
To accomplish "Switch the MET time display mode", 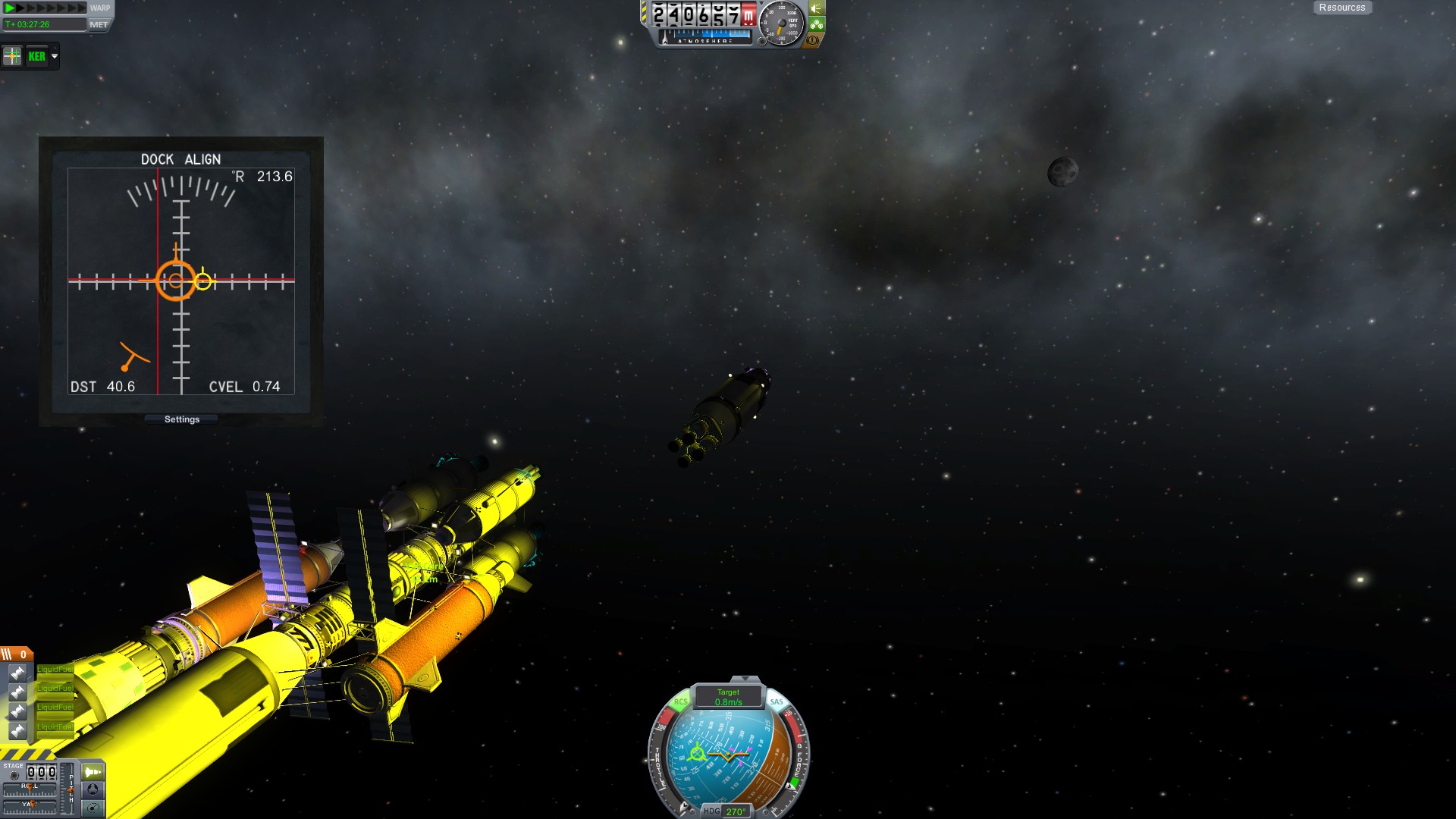I will coord(99,24).
